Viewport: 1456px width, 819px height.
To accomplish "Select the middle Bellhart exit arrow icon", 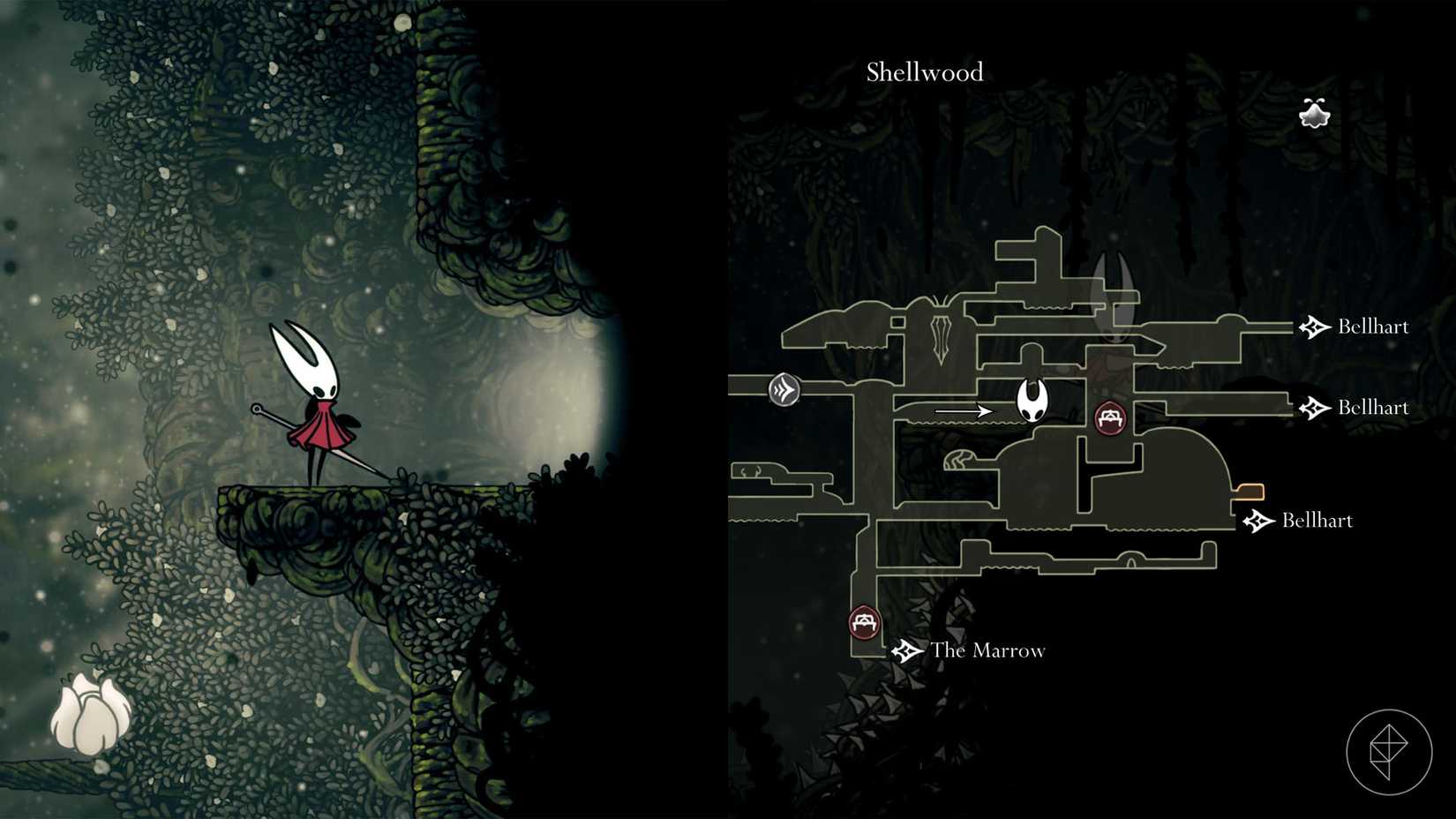I will point(1315,408).
